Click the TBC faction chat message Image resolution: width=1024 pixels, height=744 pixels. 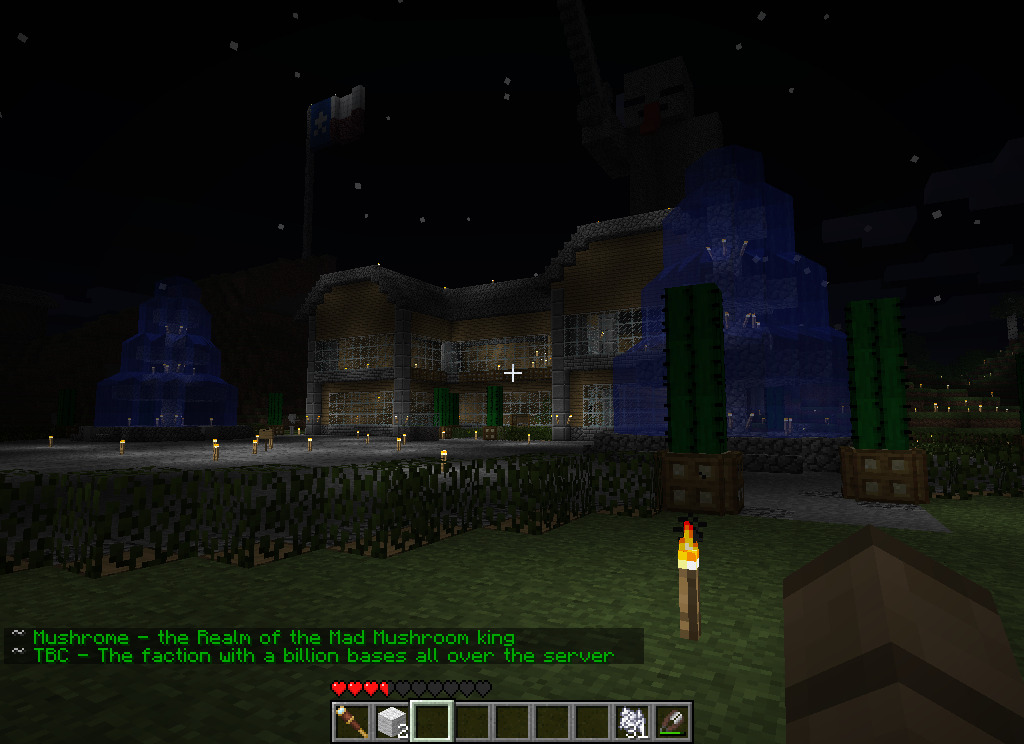pyautogui.click(x=322, y=655)
